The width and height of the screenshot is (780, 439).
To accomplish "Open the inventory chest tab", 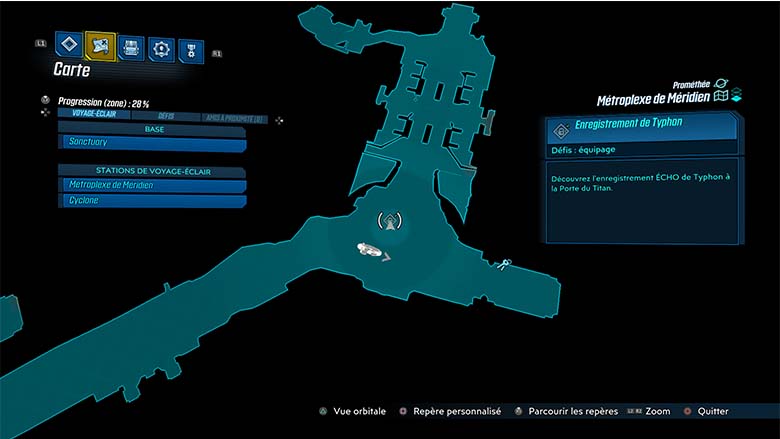I will pyautogui.click(x=131, y=47).
